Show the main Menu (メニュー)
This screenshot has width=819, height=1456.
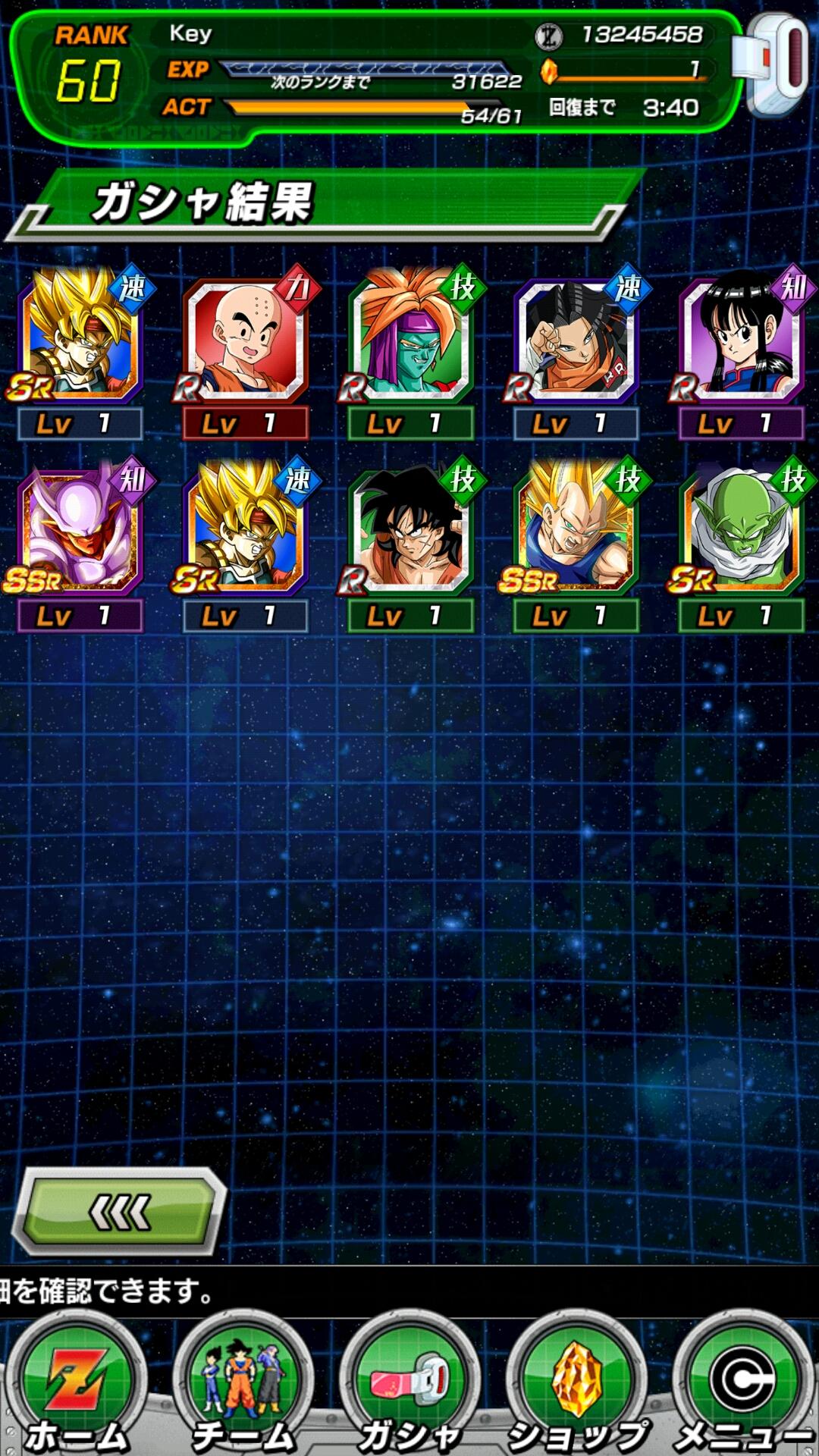743,1388
